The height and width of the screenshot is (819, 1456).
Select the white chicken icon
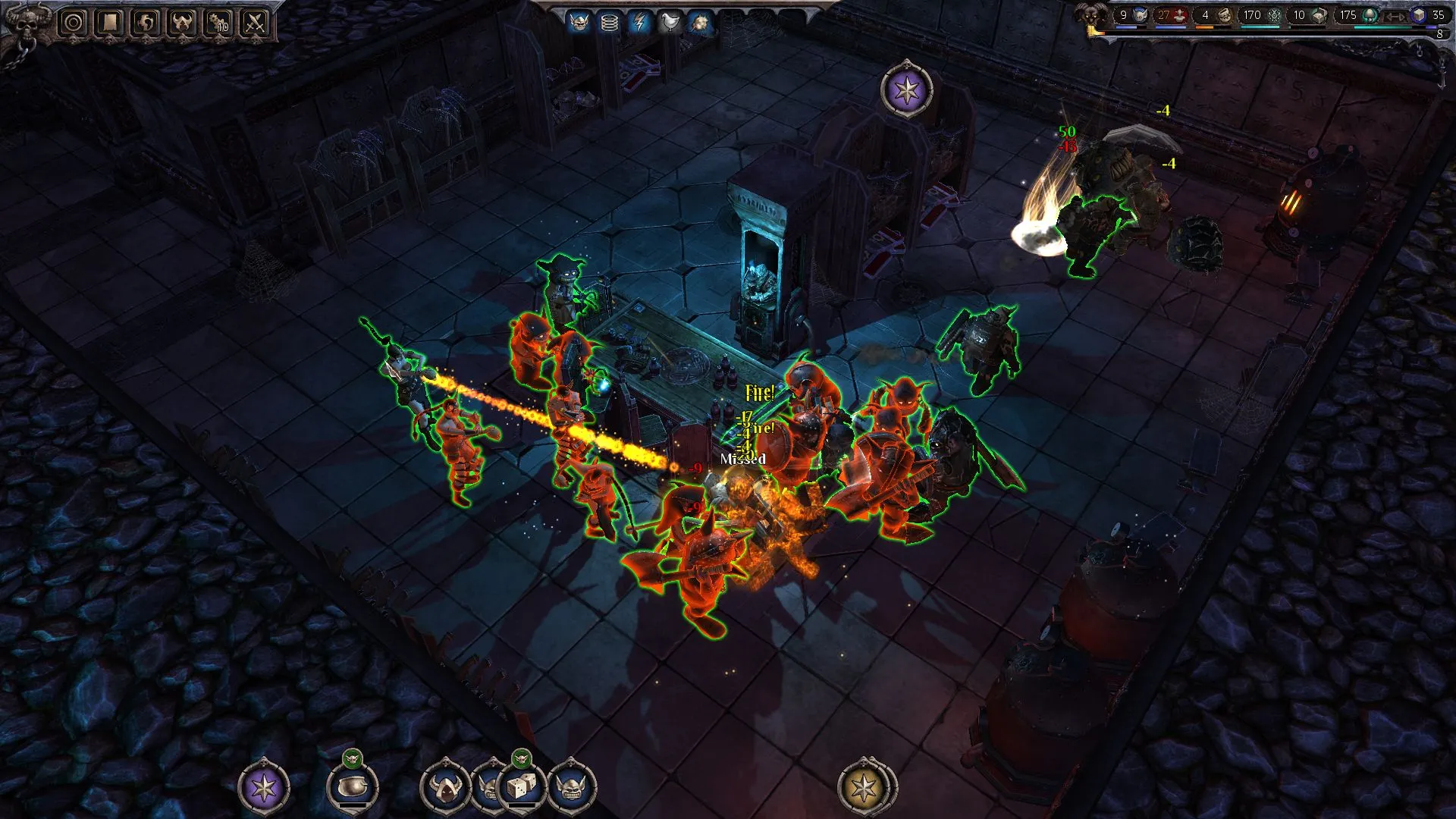coord(670,23)
